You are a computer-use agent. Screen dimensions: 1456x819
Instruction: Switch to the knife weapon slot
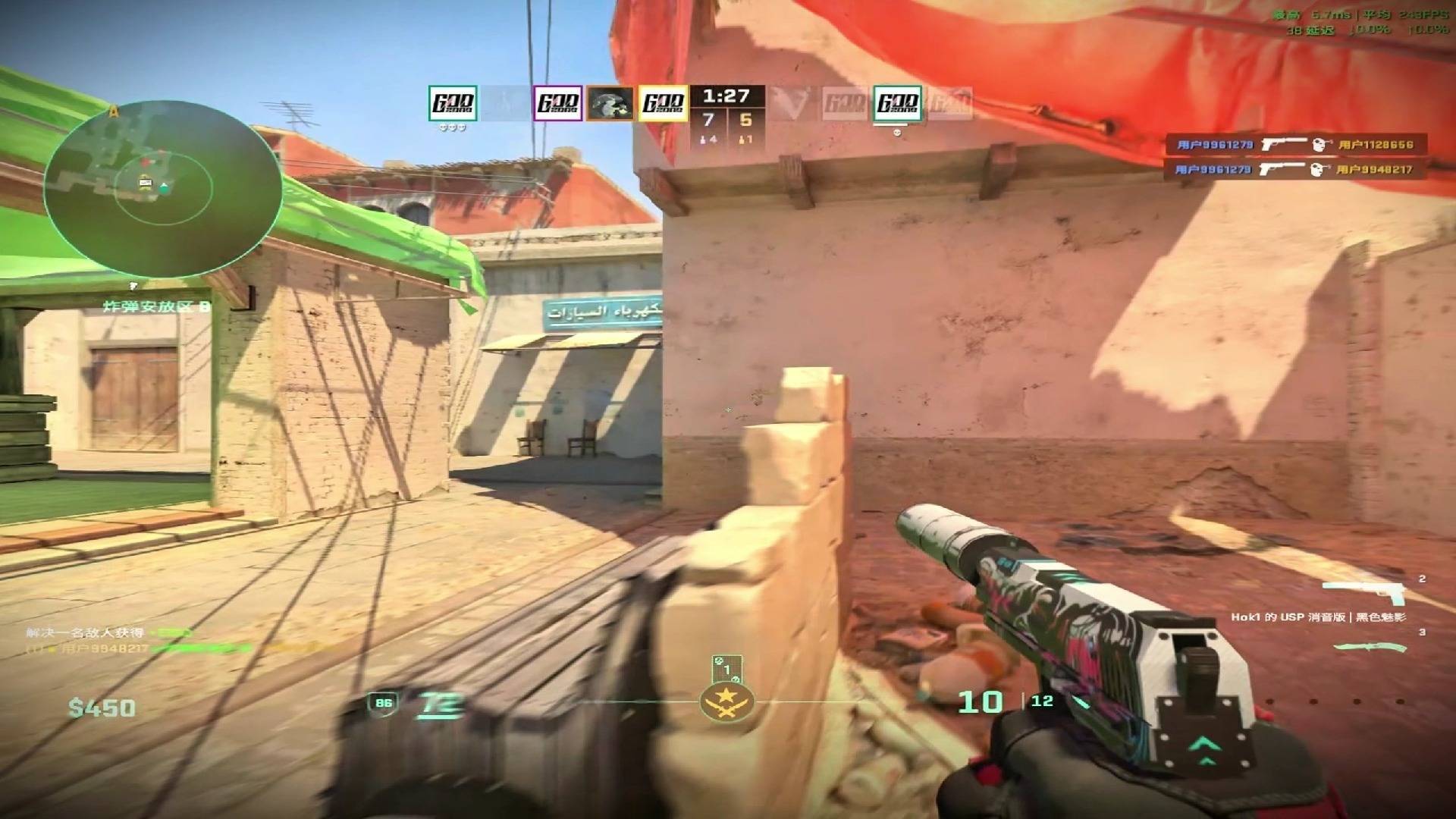point(1370,647)
